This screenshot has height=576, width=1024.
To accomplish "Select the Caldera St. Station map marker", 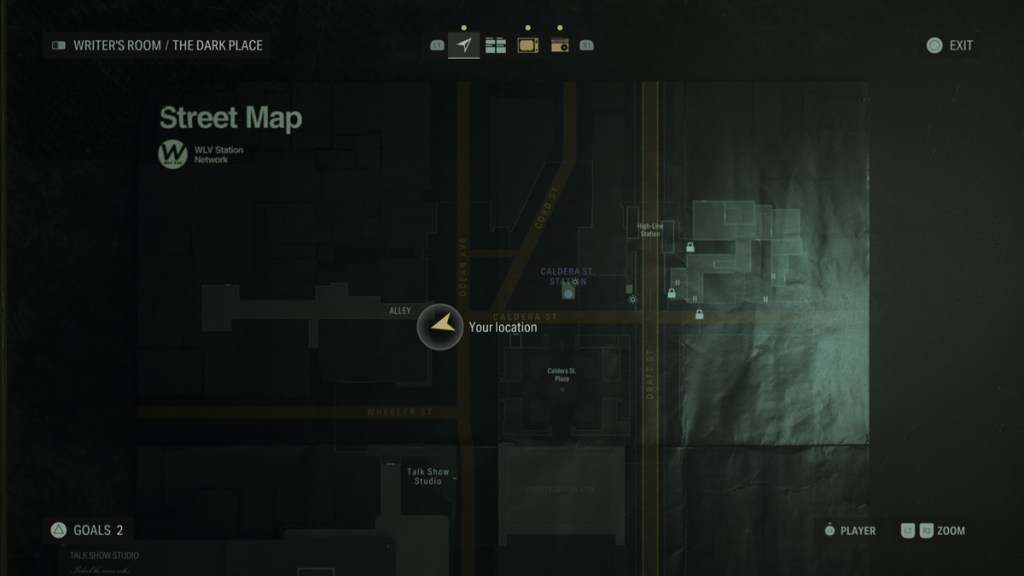I will (x=569, y=294).
